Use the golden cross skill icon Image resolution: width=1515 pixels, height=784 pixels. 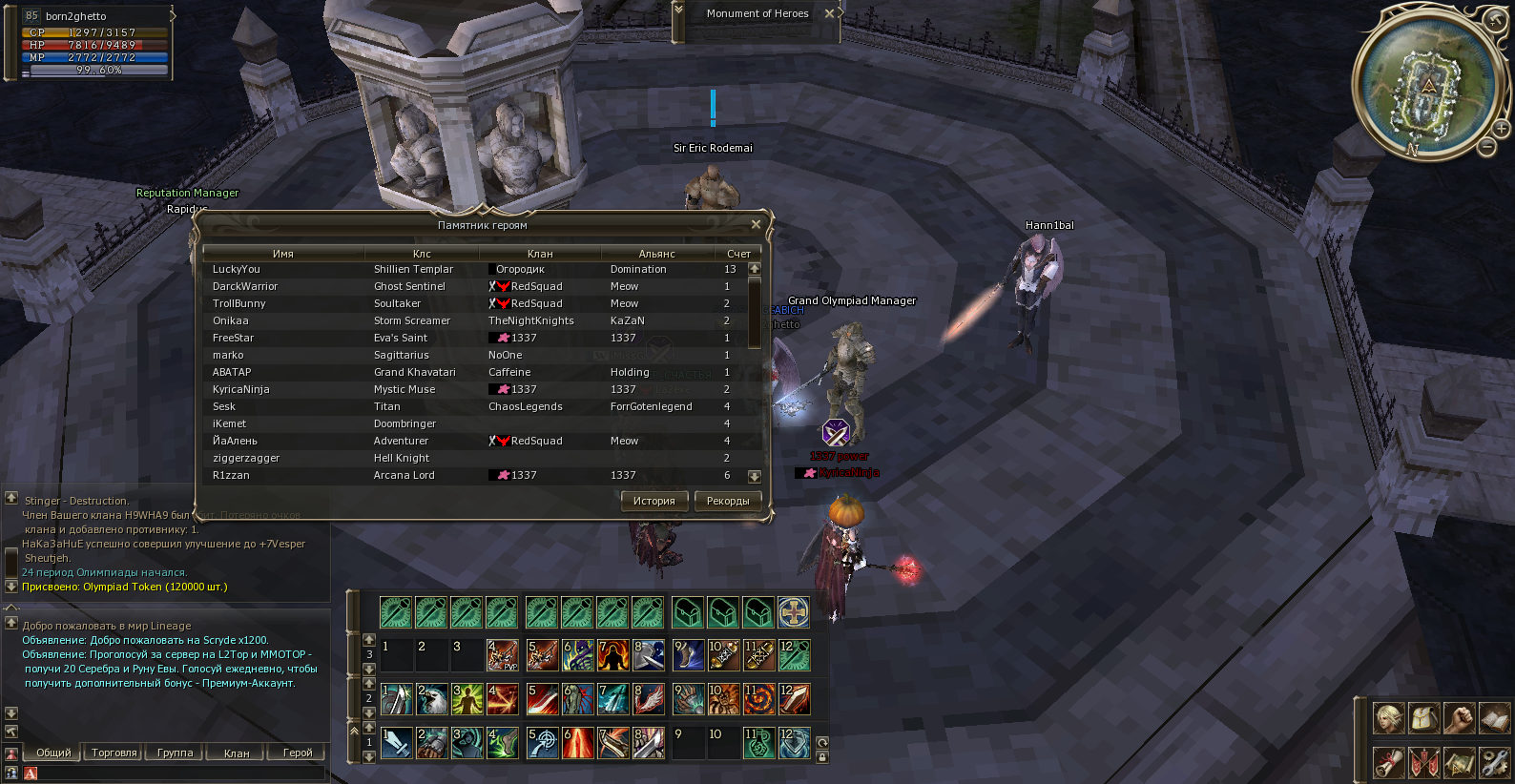[x=793, y=611]
